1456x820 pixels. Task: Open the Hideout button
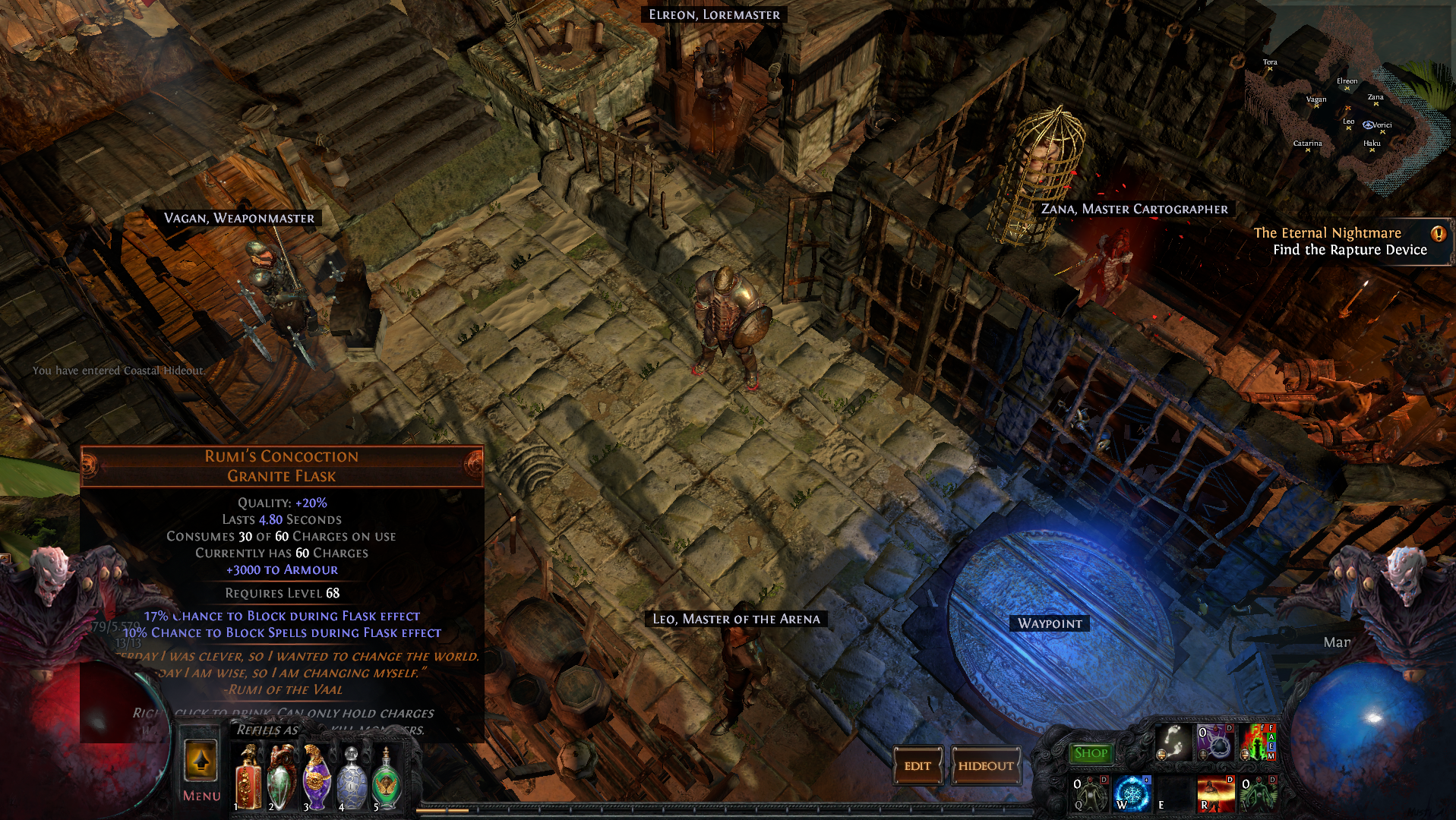985,766
